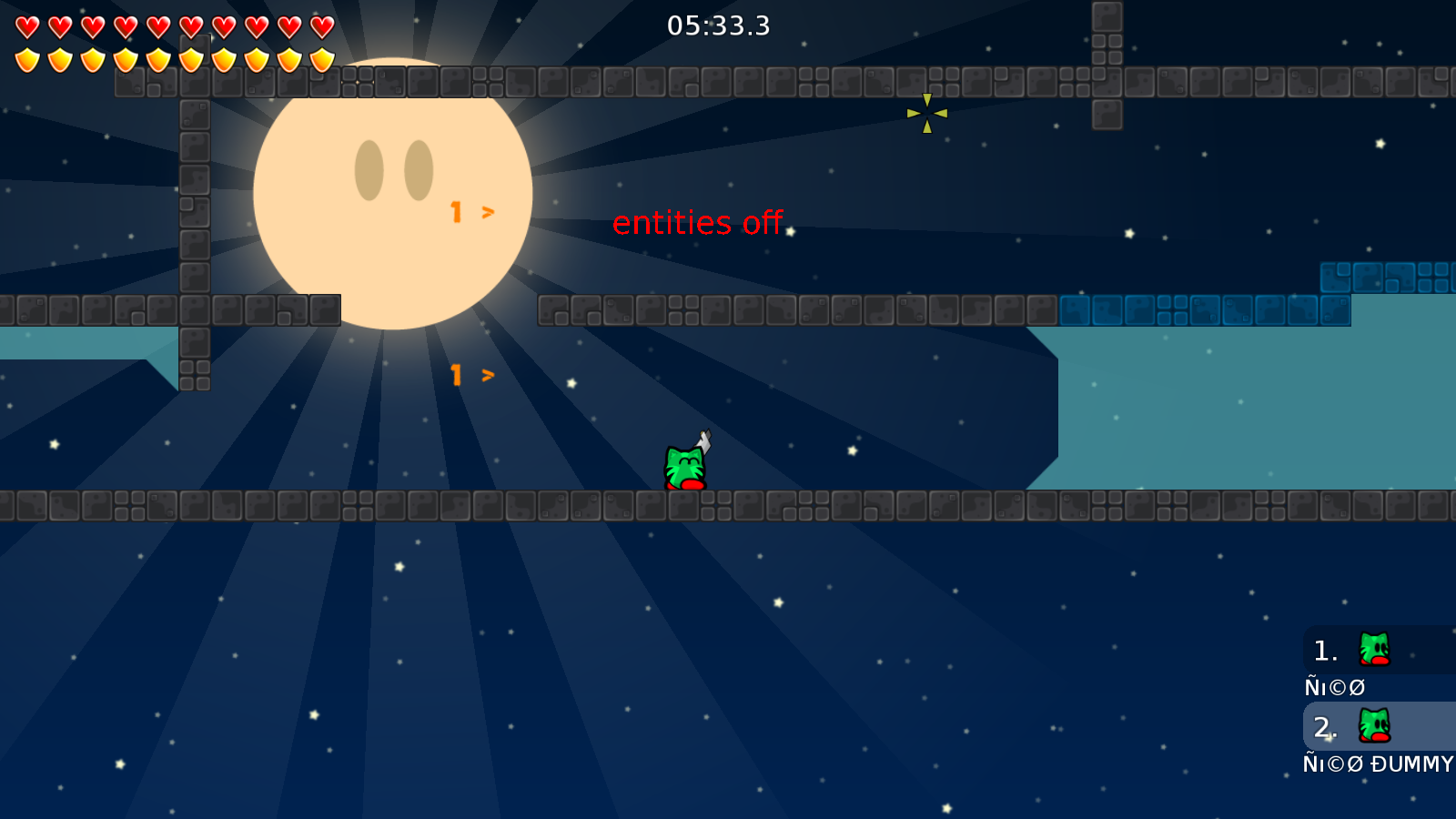Expand the lower '1 >' spawn marker
The width and height of the screenshot is (1456, 819).
(471, 374)
